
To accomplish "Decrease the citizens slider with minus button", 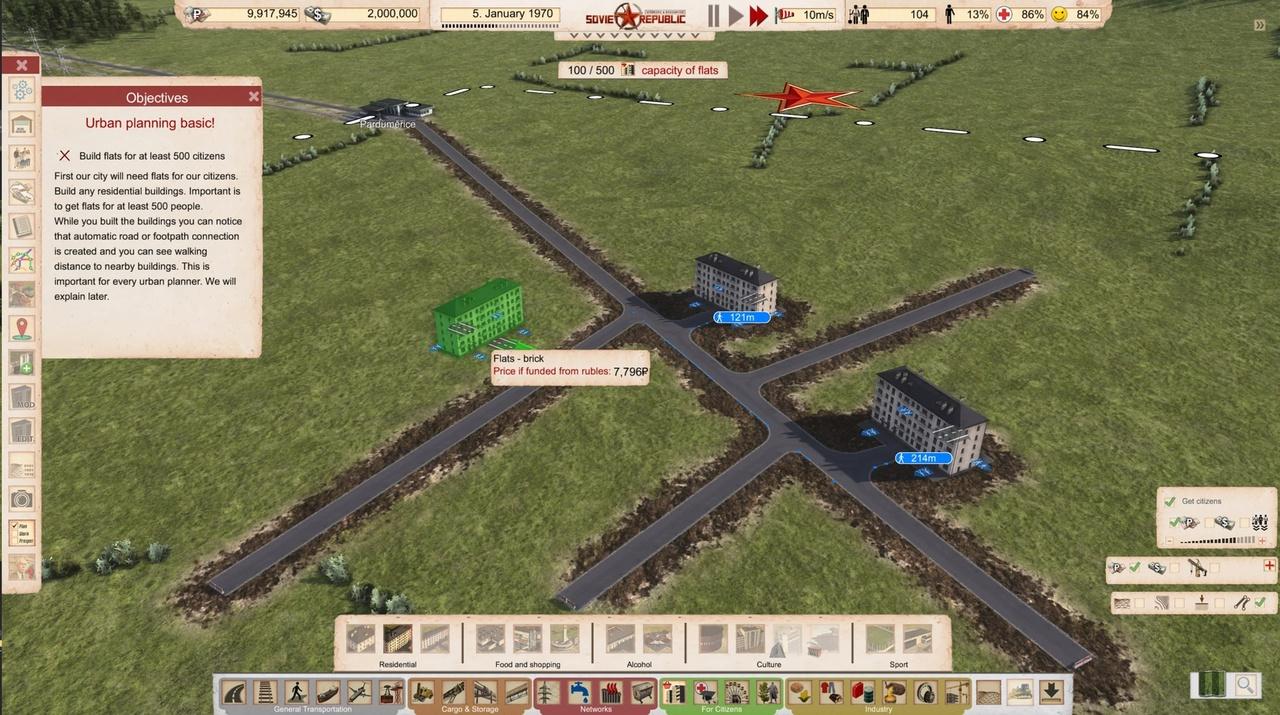I will (x=1169, y=541).
